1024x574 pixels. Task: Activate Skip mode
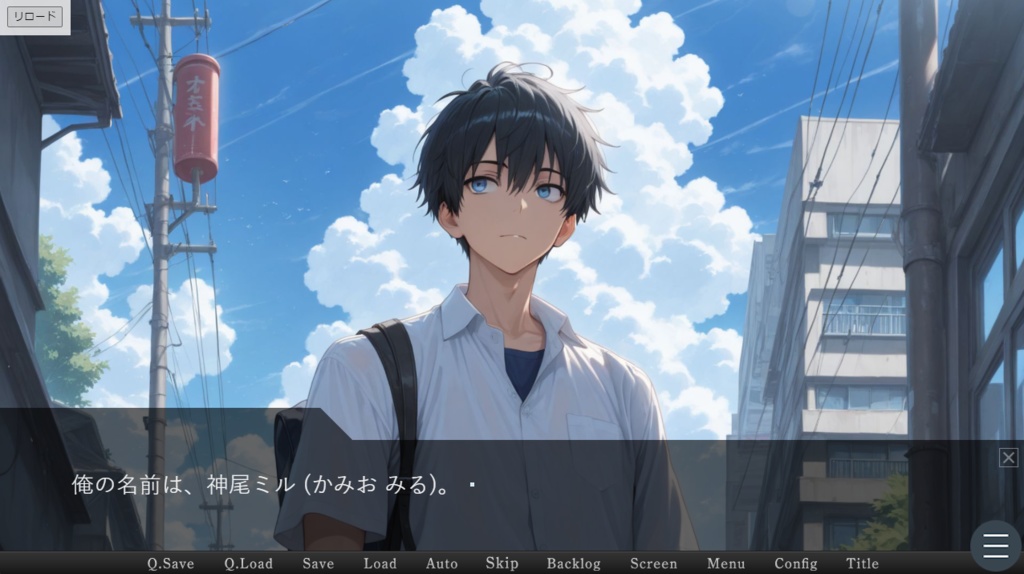click(x=502, y=563)
